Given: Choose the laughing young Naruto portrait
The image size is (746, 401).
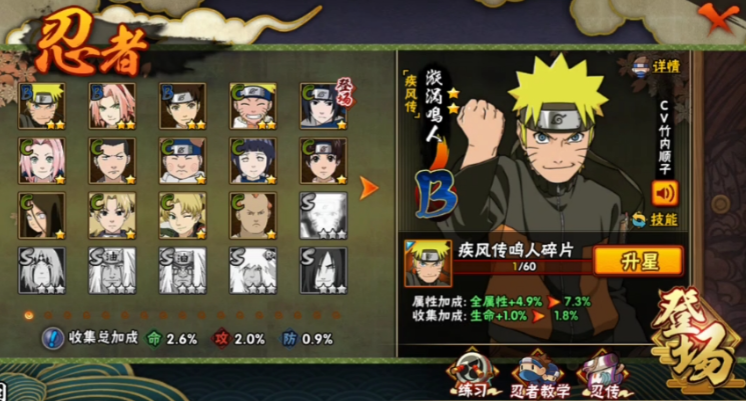Looking at the screenshot, I should (x=252, y=105).
